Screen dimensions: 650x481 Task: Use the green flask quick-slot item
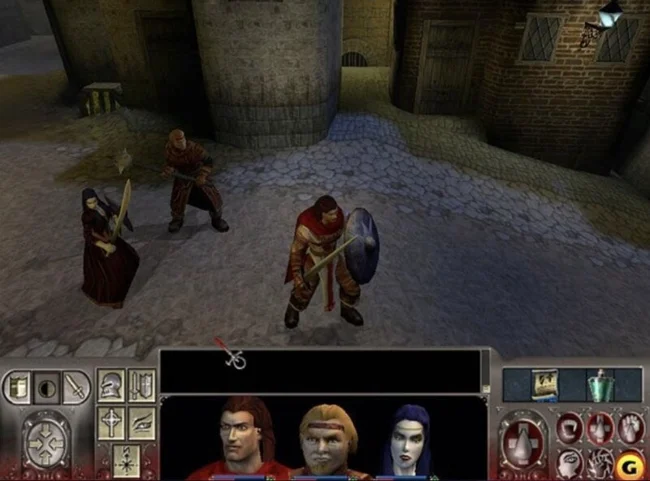click(599, 385)
